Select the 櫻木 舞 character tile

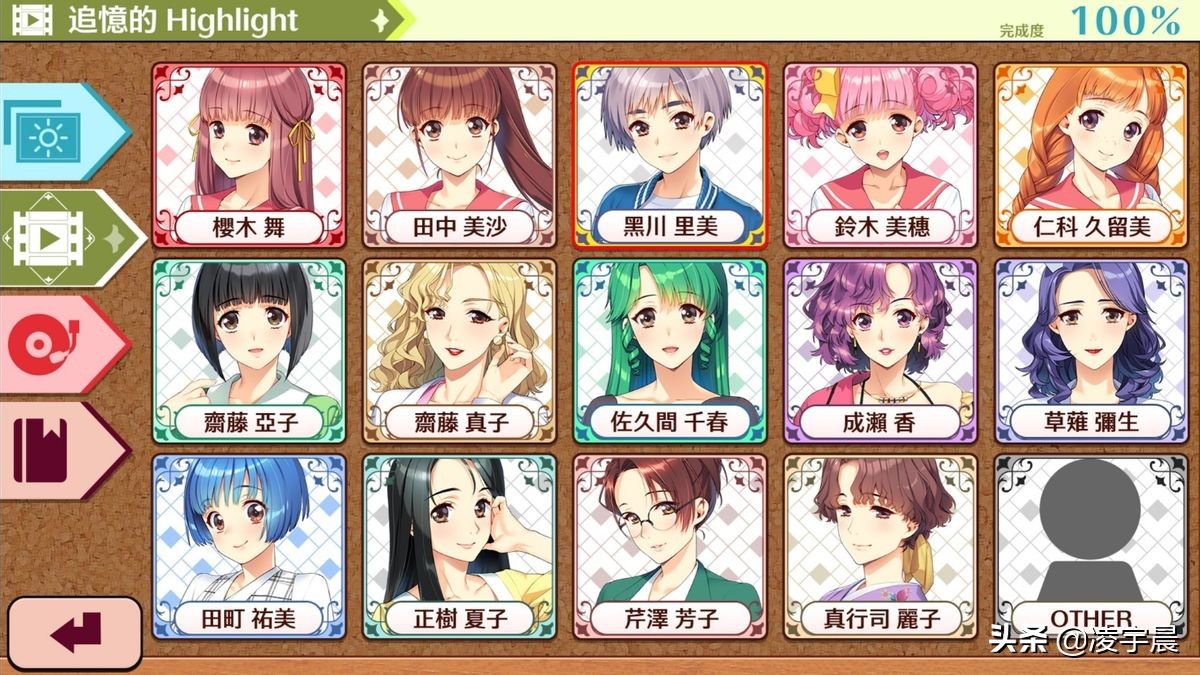(249, 155)
